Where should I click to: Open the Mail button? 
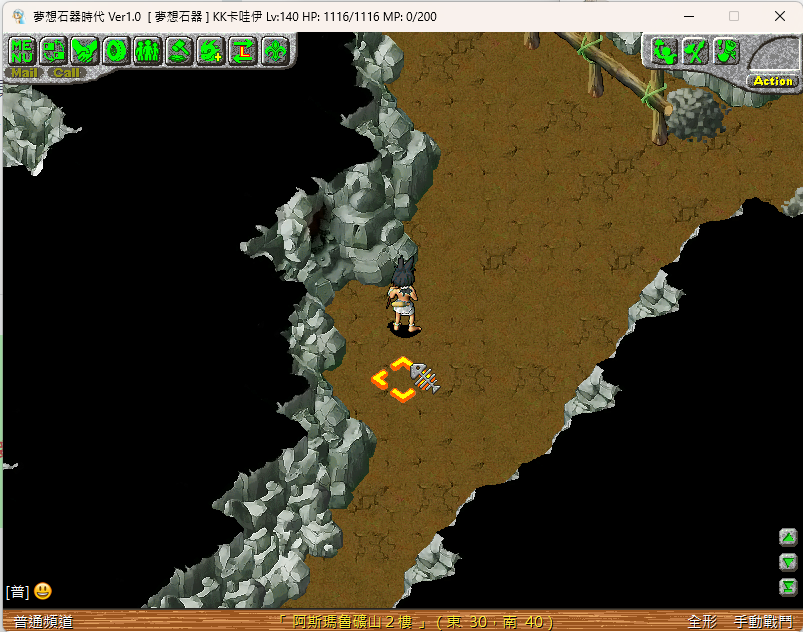coord(24,73)
